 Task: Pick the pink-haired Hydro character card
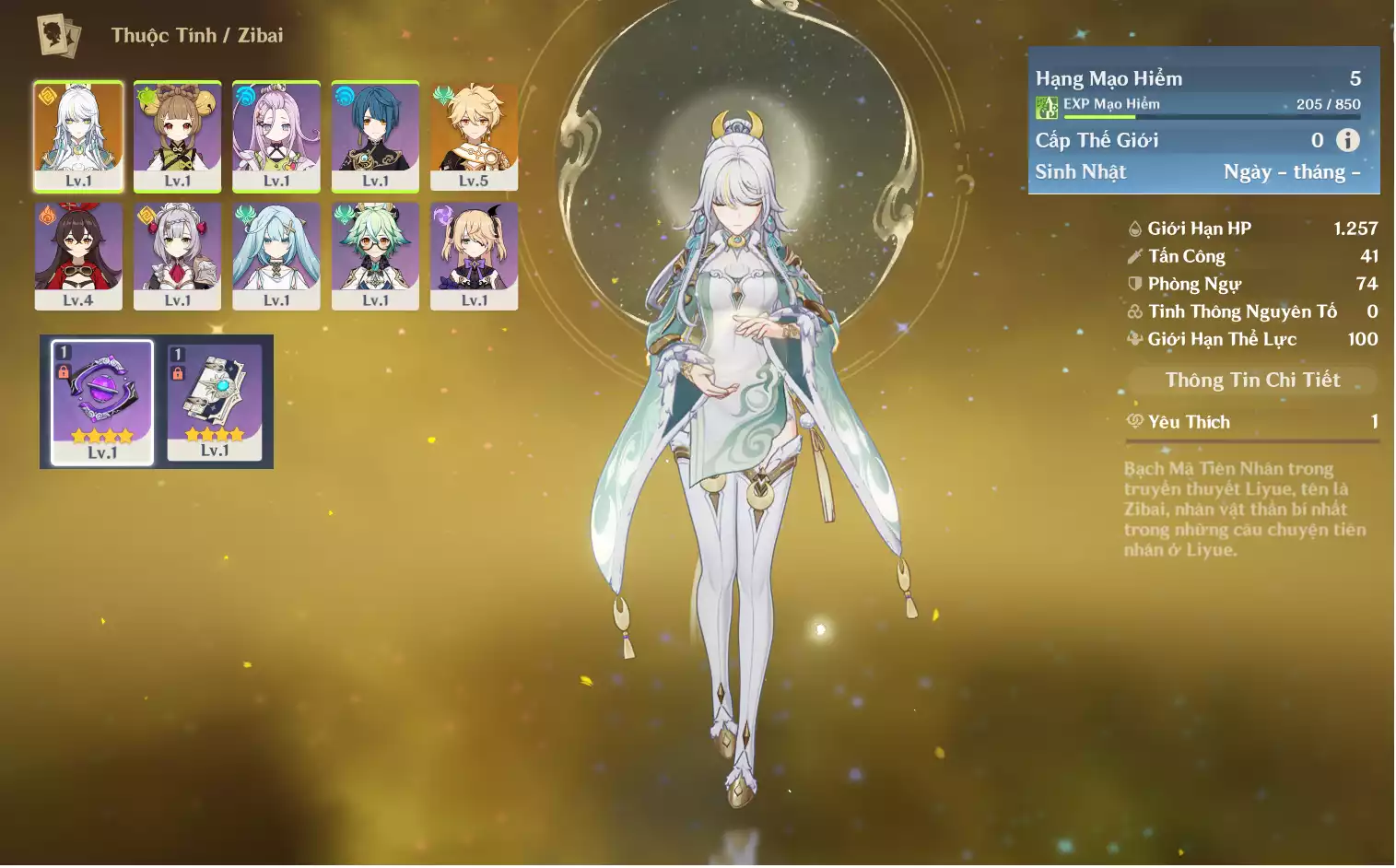276,136
